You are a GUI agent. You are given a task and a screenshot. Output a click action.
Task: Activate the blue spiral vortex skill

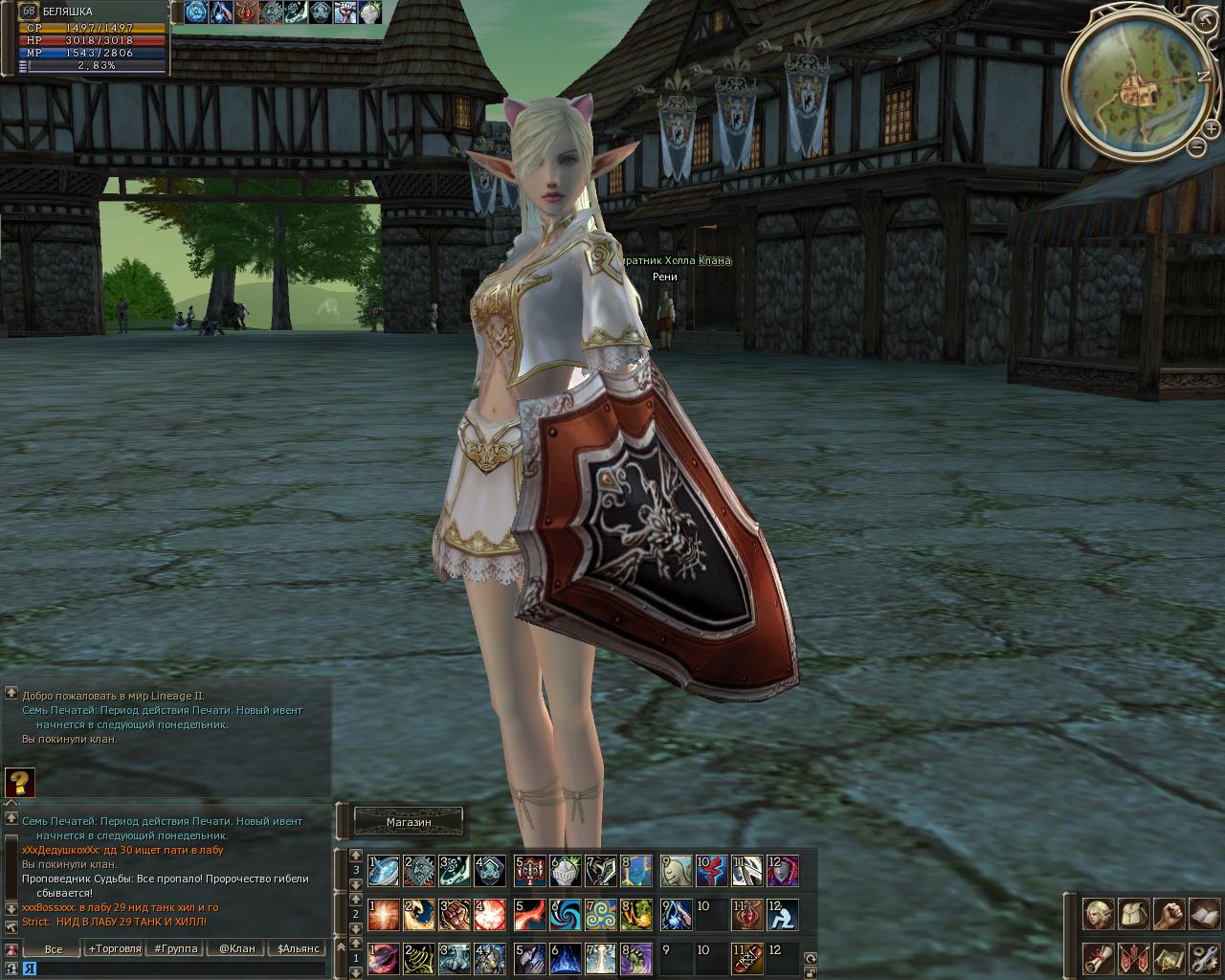tap(566, 915)
